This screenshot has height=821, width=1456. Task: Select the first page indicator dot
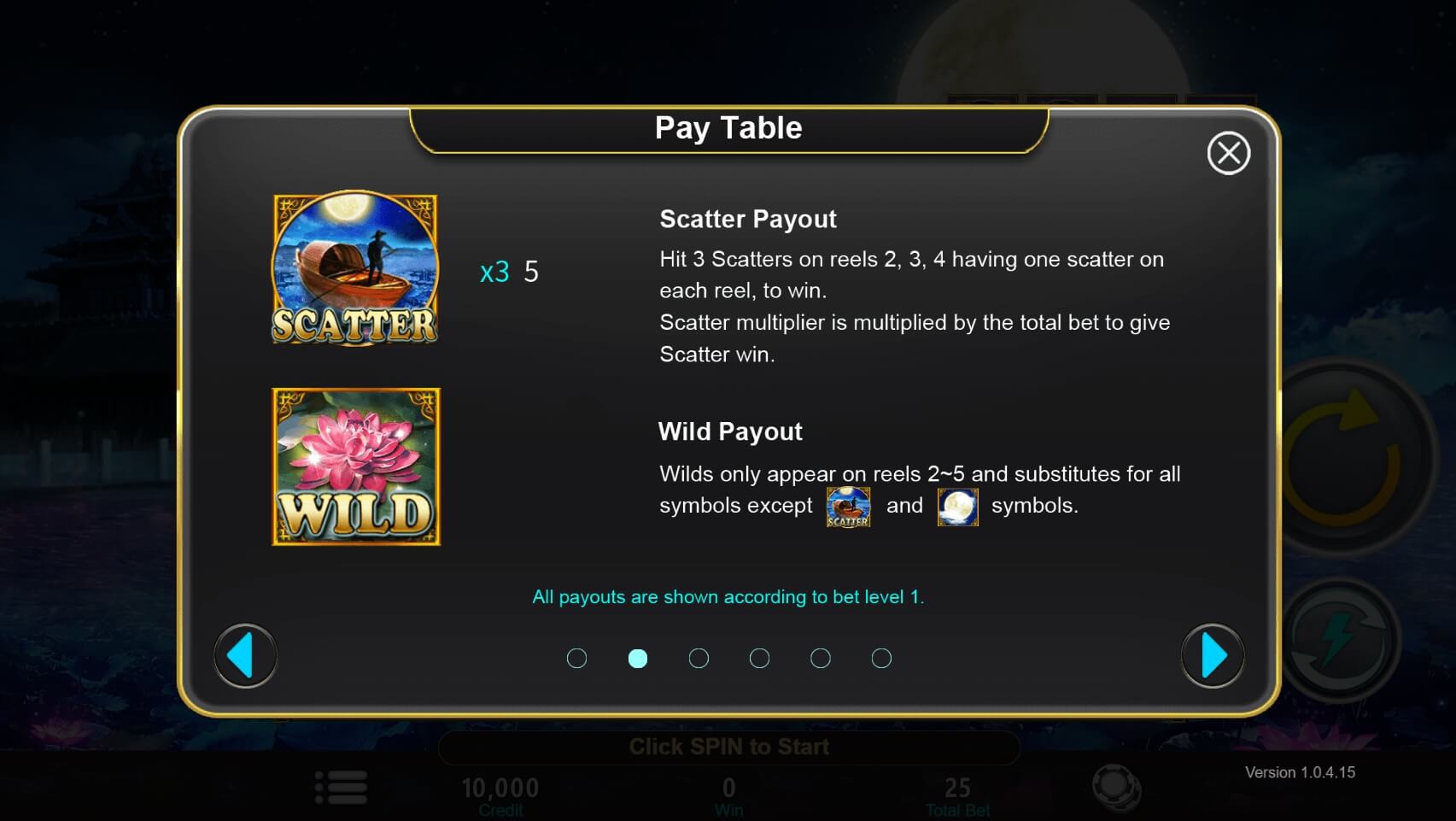pos(577,658)
